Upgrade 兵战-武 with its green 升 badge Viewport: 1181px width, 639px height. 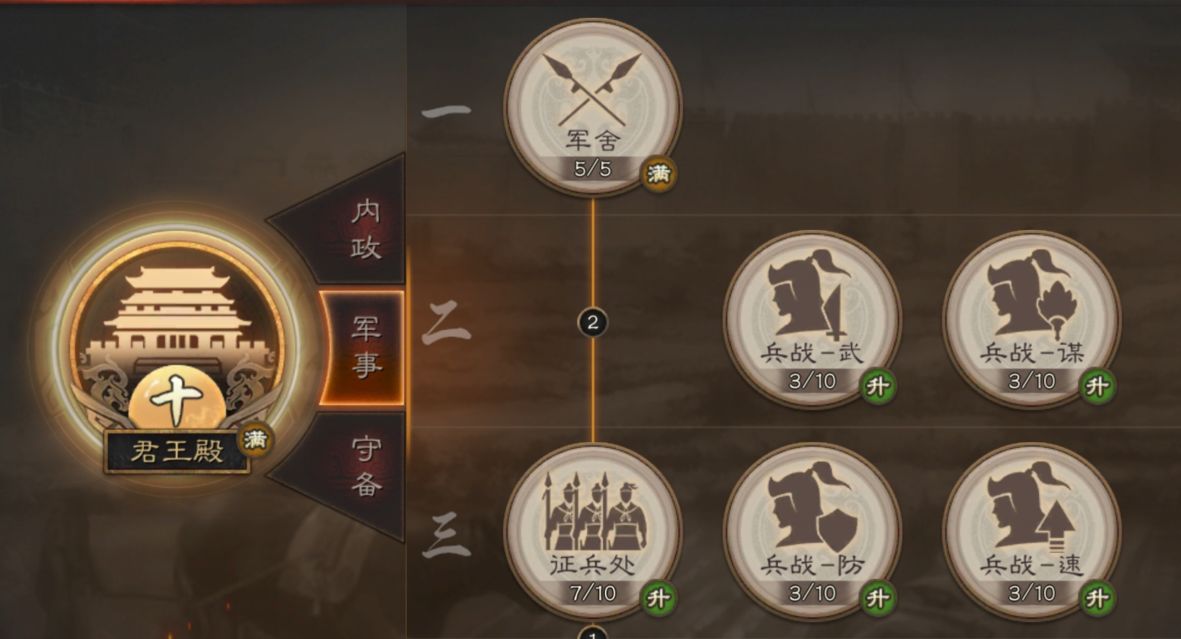[x=878, y=386]
